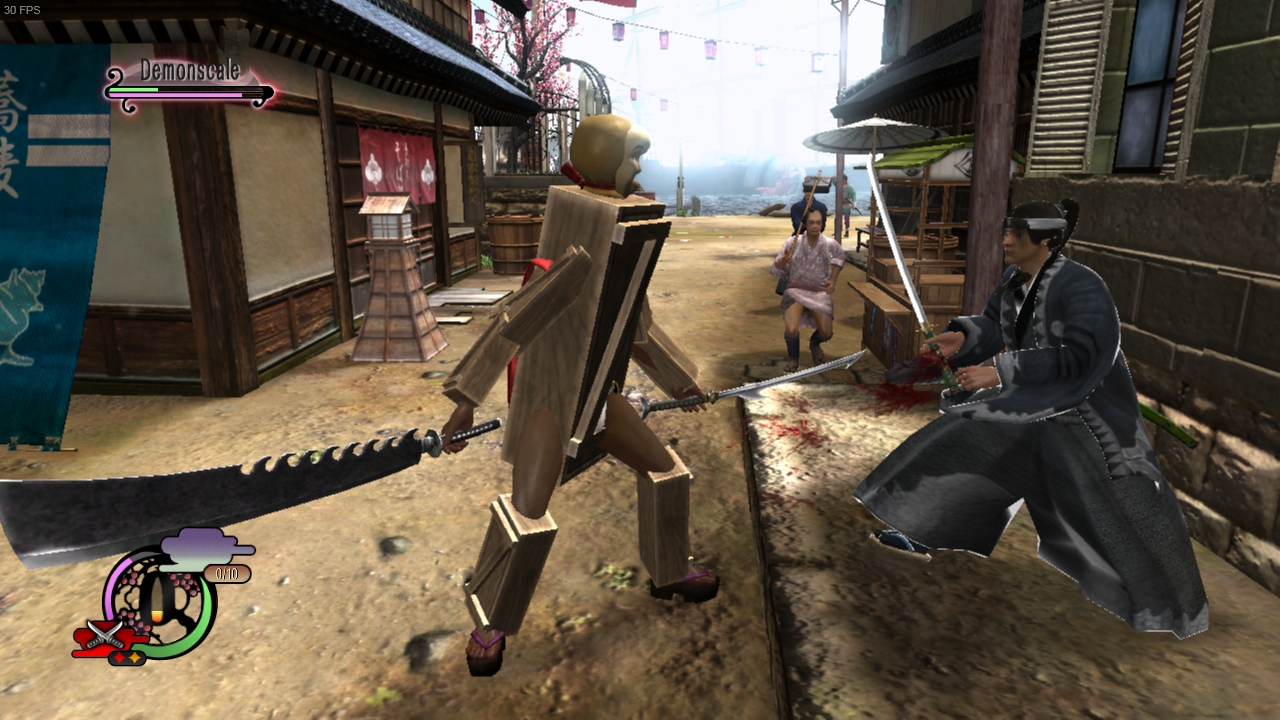Select the crossed swords combat style icon

click(x=105, y=634)
